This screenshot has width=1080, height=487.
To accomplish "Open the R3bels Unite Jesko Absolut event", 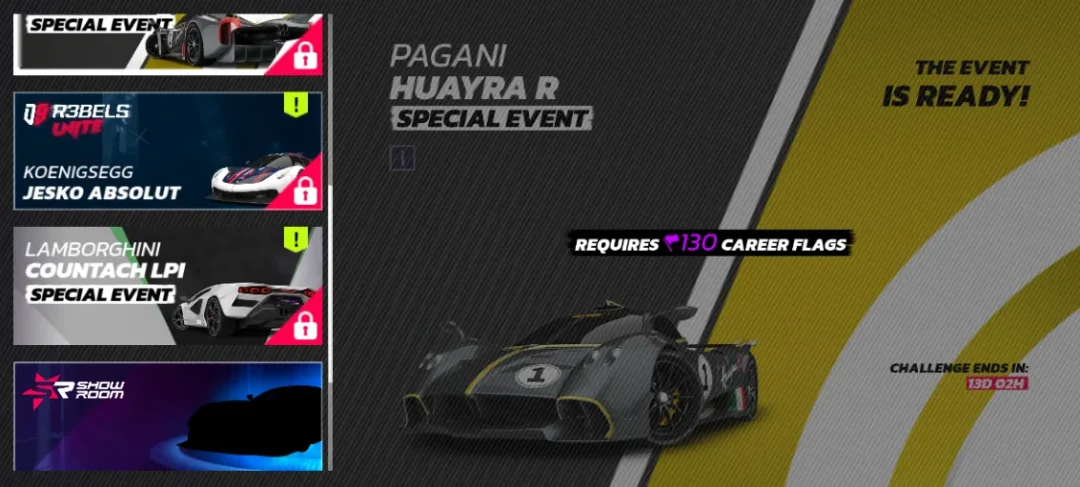I will coord(167,151).
